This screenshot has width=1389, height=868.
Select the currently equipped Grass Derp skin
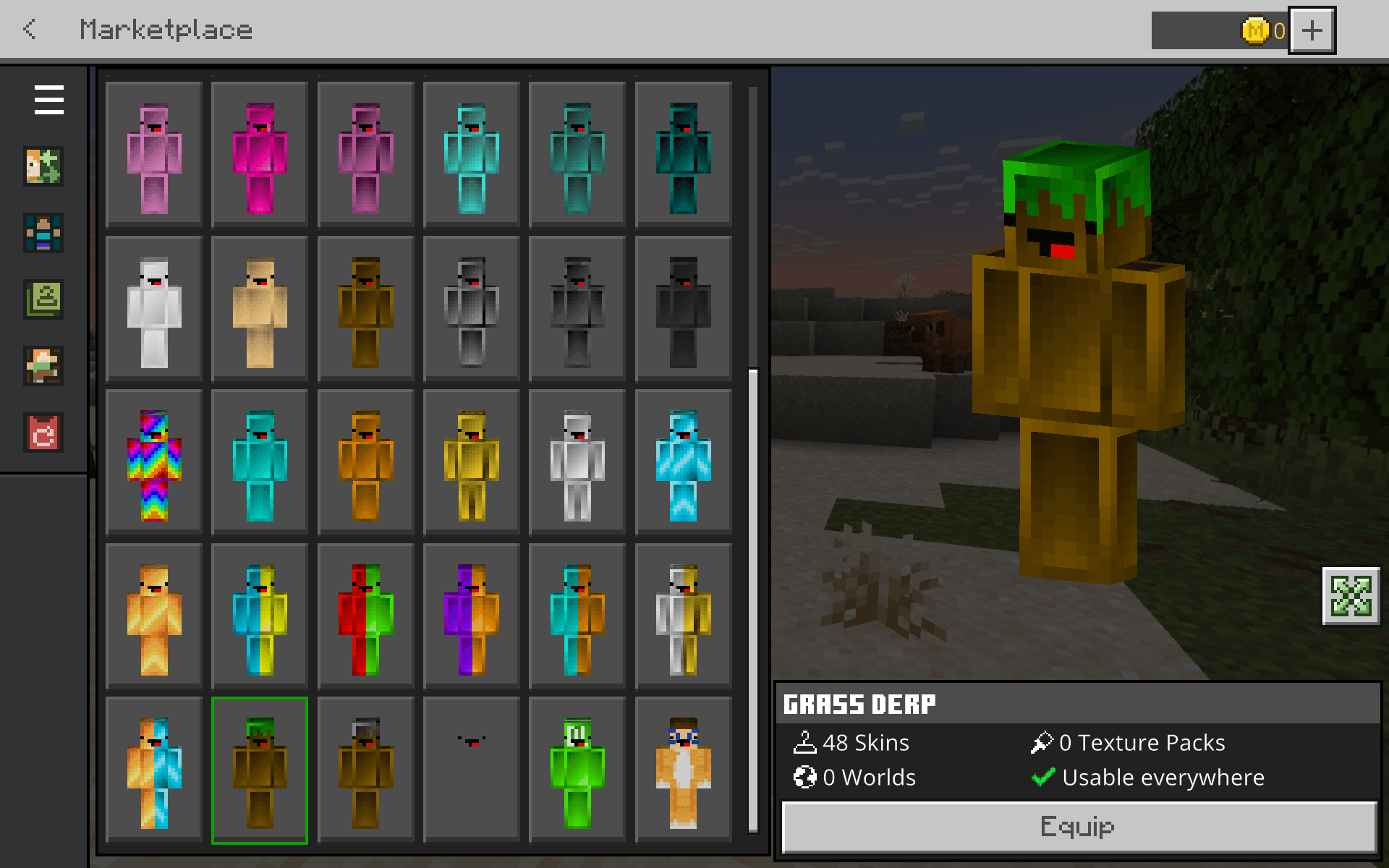point(259,769)
